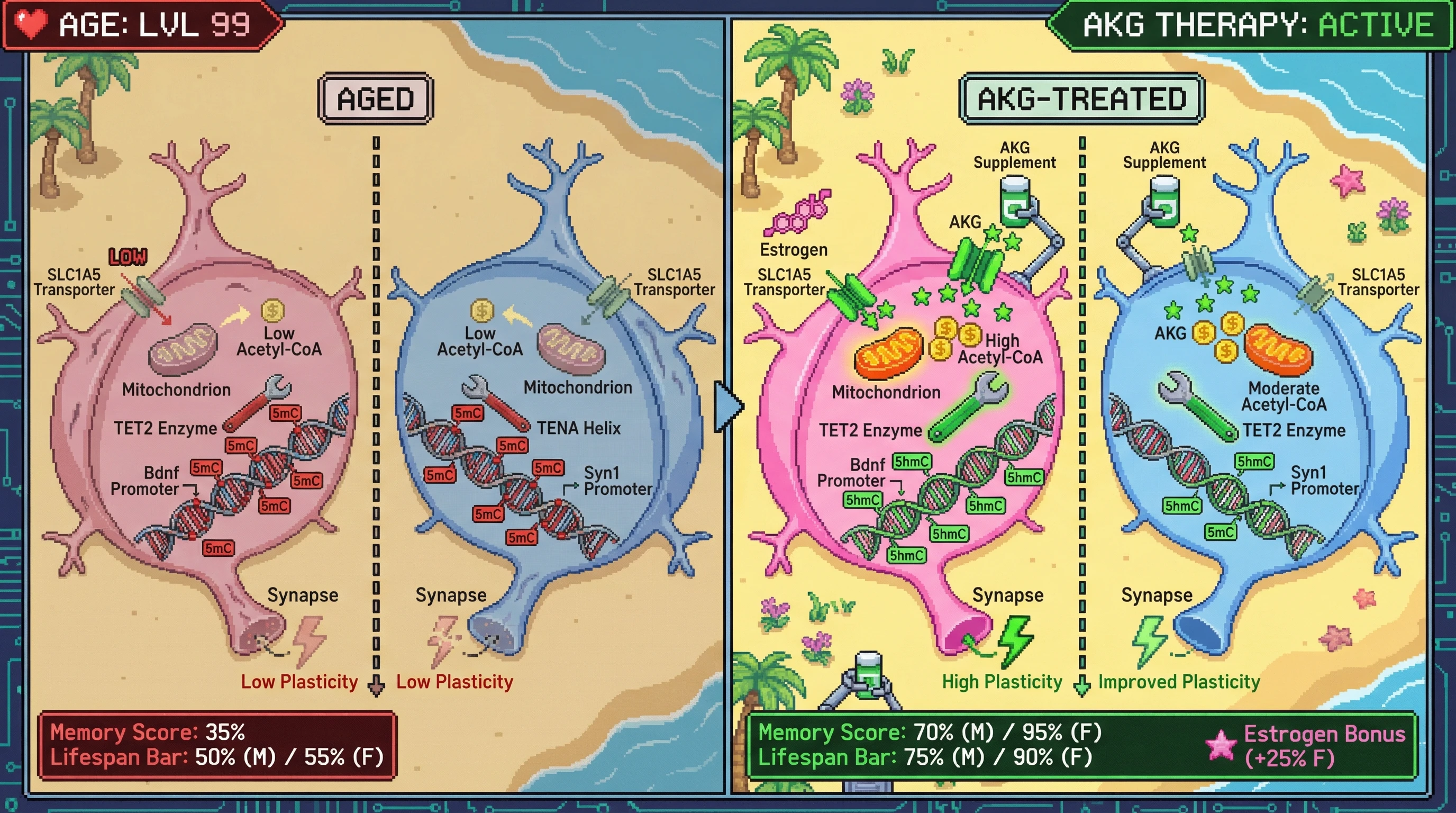This screenshot has width=1456, height=813.
Task: Toggle the AKG THERAPY: ACTIVE banner
Action: tap(1256, 25)
